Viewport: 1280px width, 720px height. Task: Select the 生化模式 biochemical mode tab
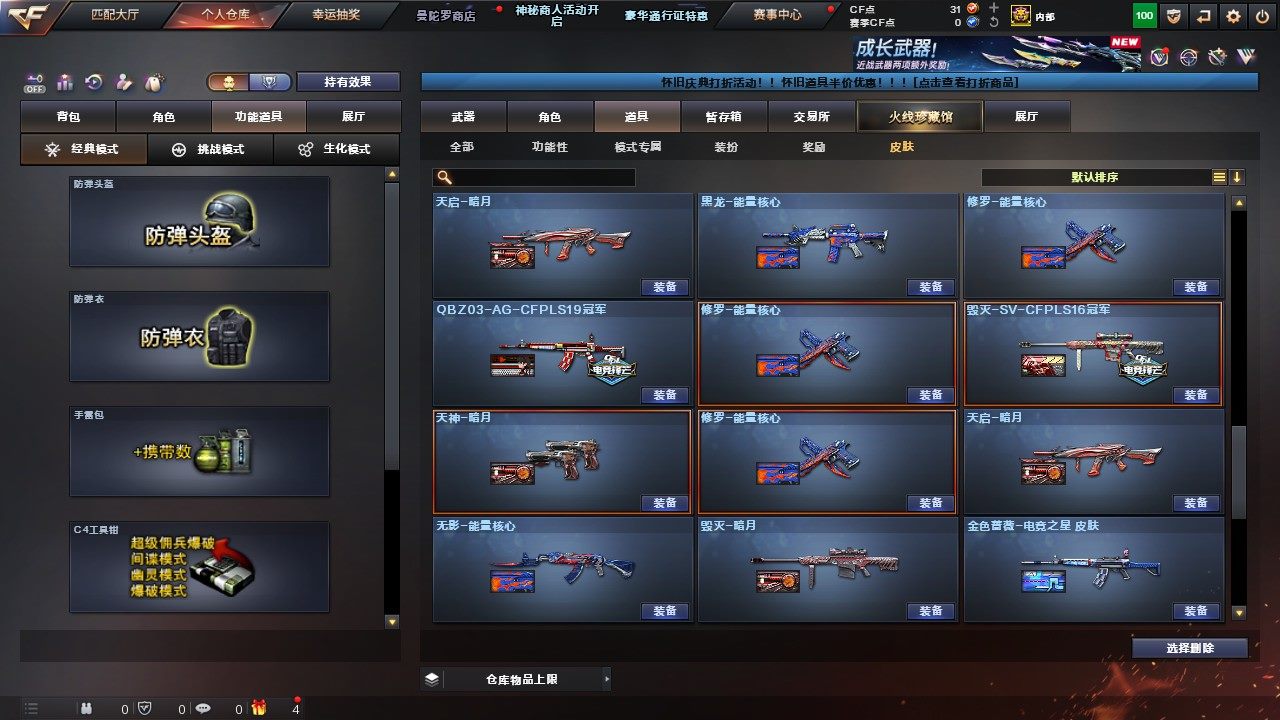(x=336, y=149)
